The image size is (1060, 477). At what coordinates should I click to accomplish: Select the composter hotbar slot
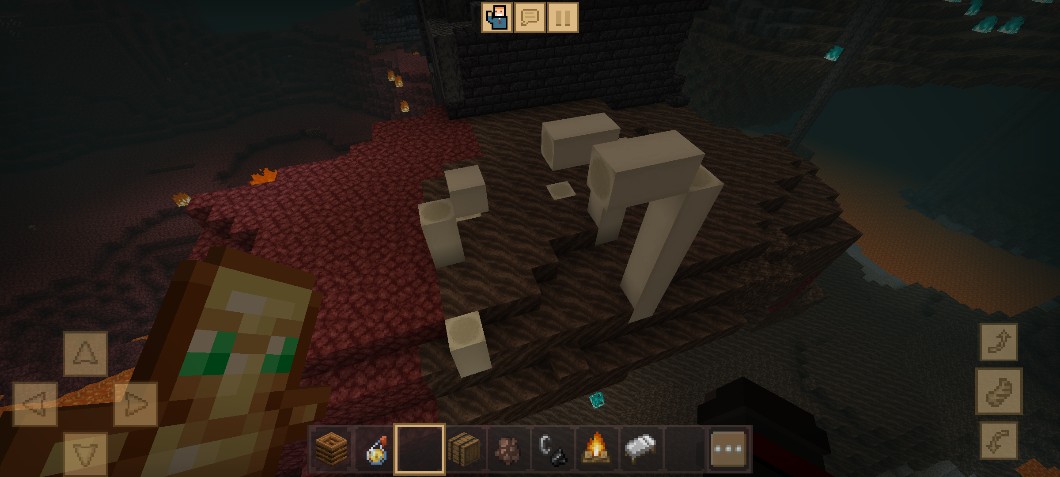[333, 449]
